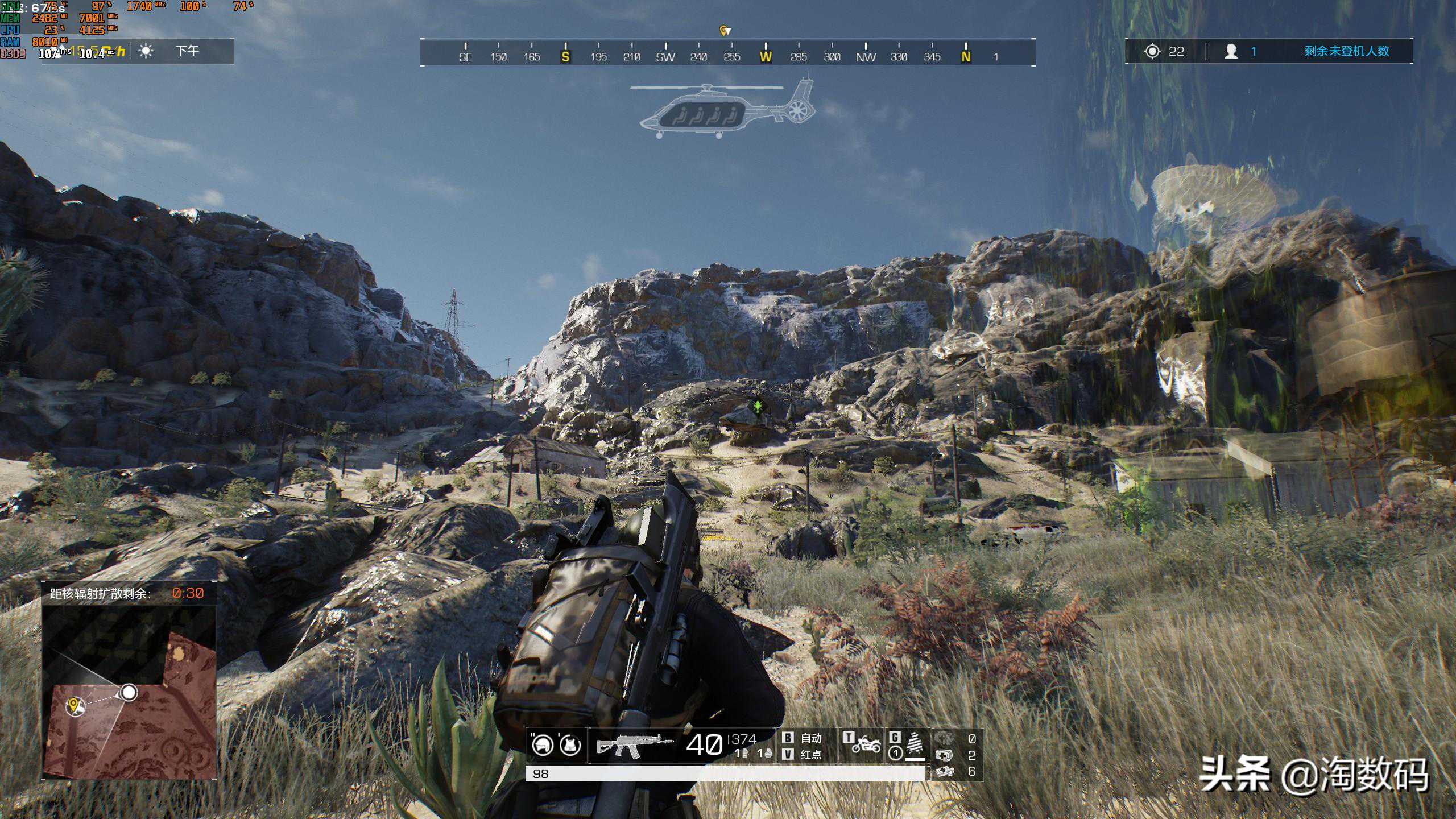Open the minimap in the corner
The width and height of the screenshot is (1456, 819).
(130, 690)
